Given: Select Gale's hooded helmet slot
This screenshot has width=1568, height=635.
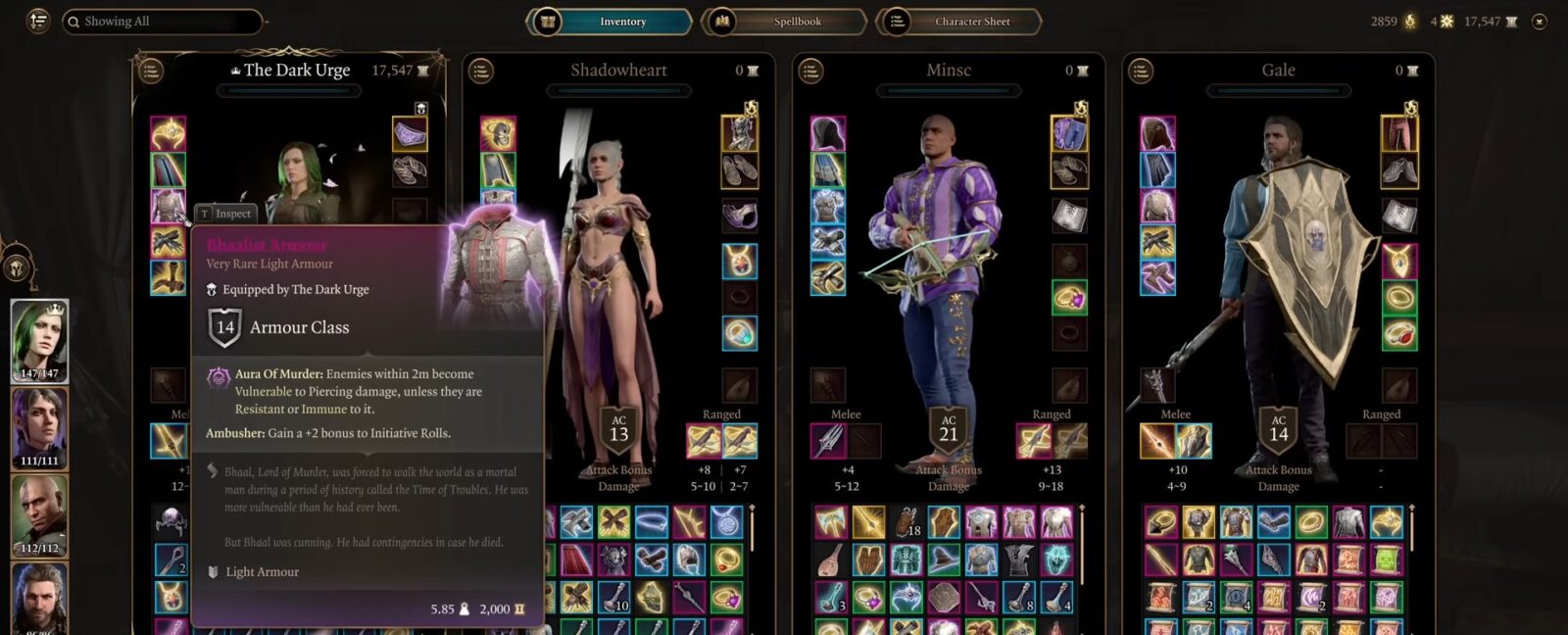Looking at the screenshot, I should (1157, 134).
